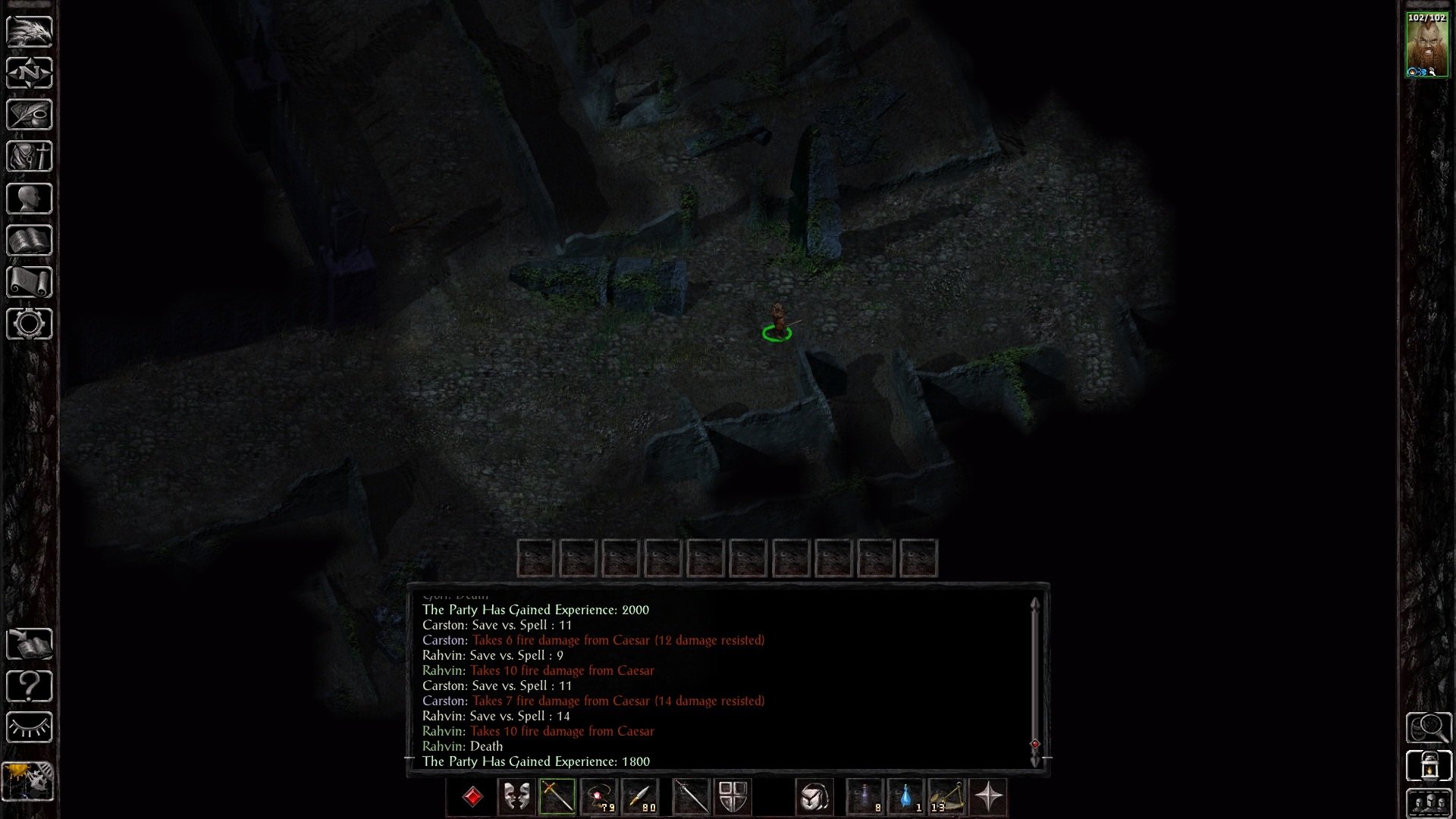
Task: Open special abilities with the star button
Action: pyautogui.click(x=988, y=797)
